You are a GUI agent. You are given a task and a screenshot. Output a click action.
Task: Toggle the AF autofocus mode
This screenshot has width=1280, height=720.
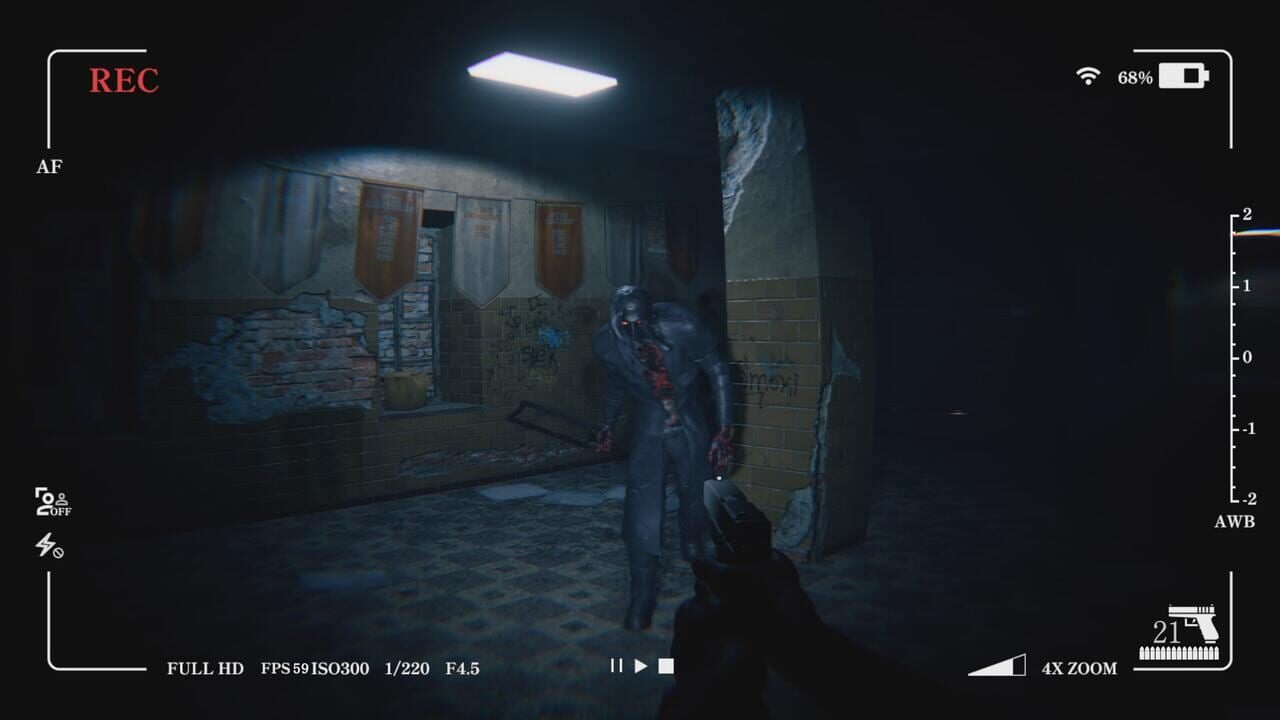click(x=51, y=166)
